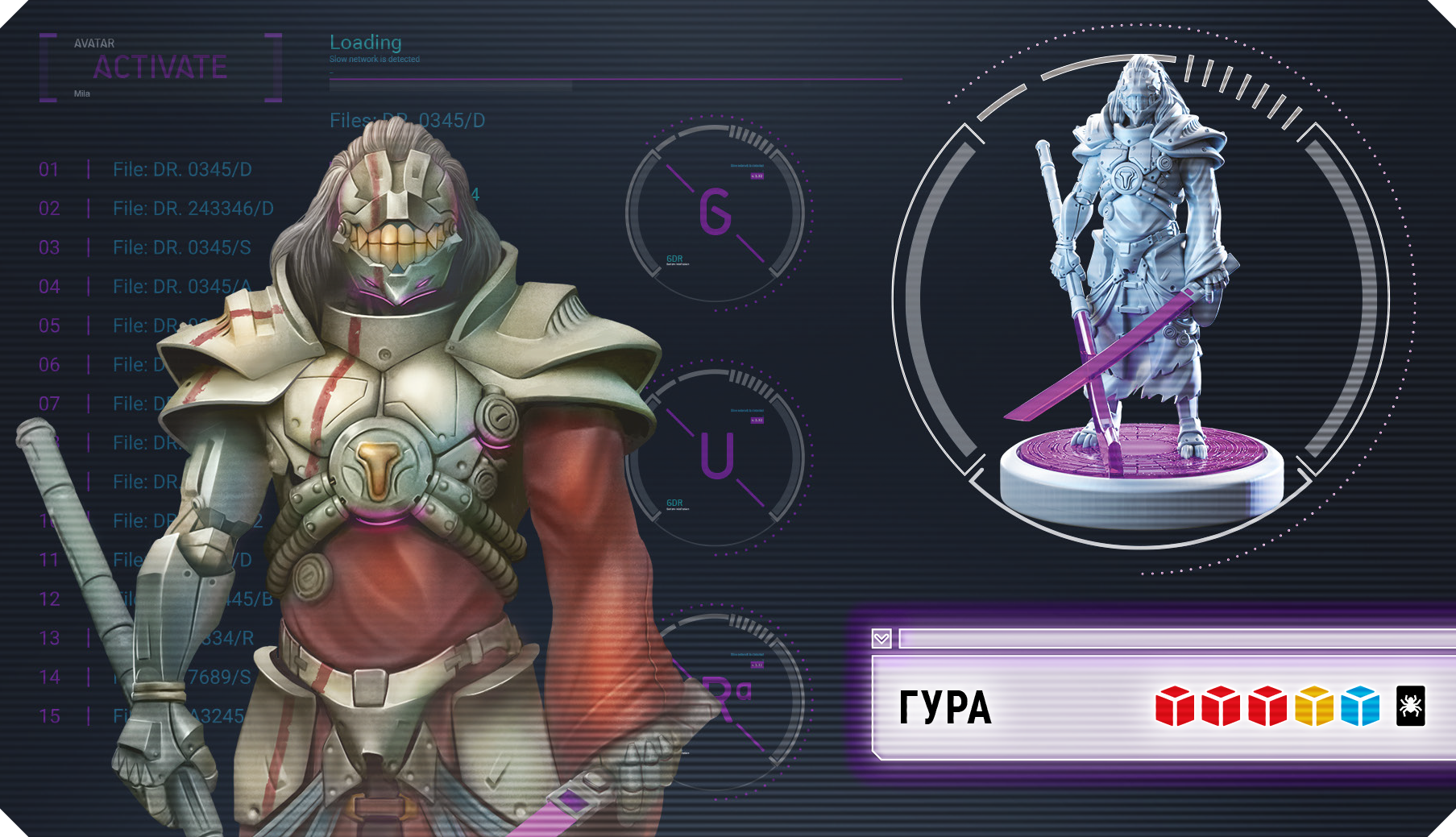Screen dimensions: 1456x837
Task: Select the circular G dial
Action: click(x=716, y=213)
